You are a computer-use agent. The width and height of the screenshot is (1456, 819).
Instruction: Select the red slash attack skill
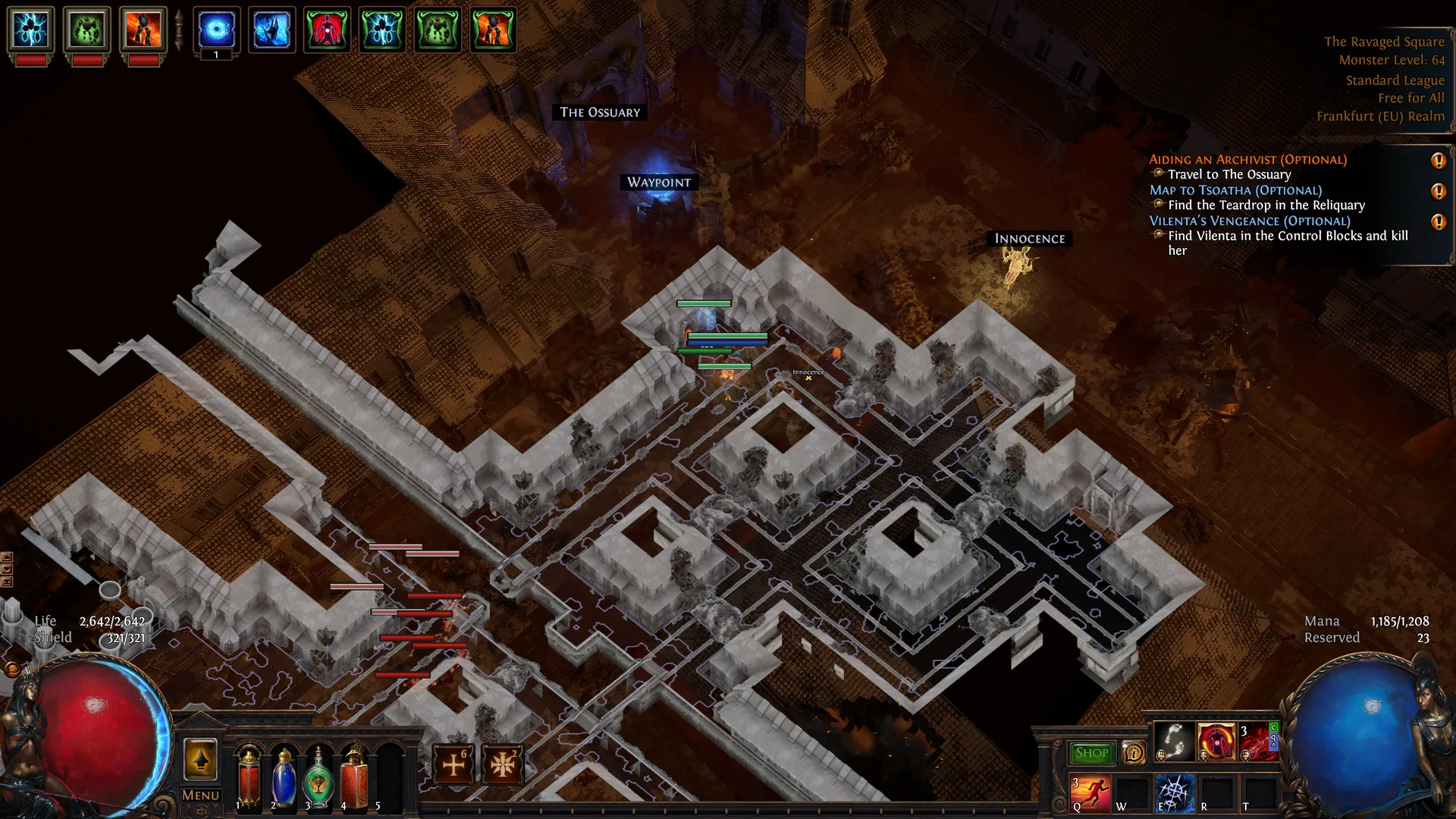coord(1257,742)
